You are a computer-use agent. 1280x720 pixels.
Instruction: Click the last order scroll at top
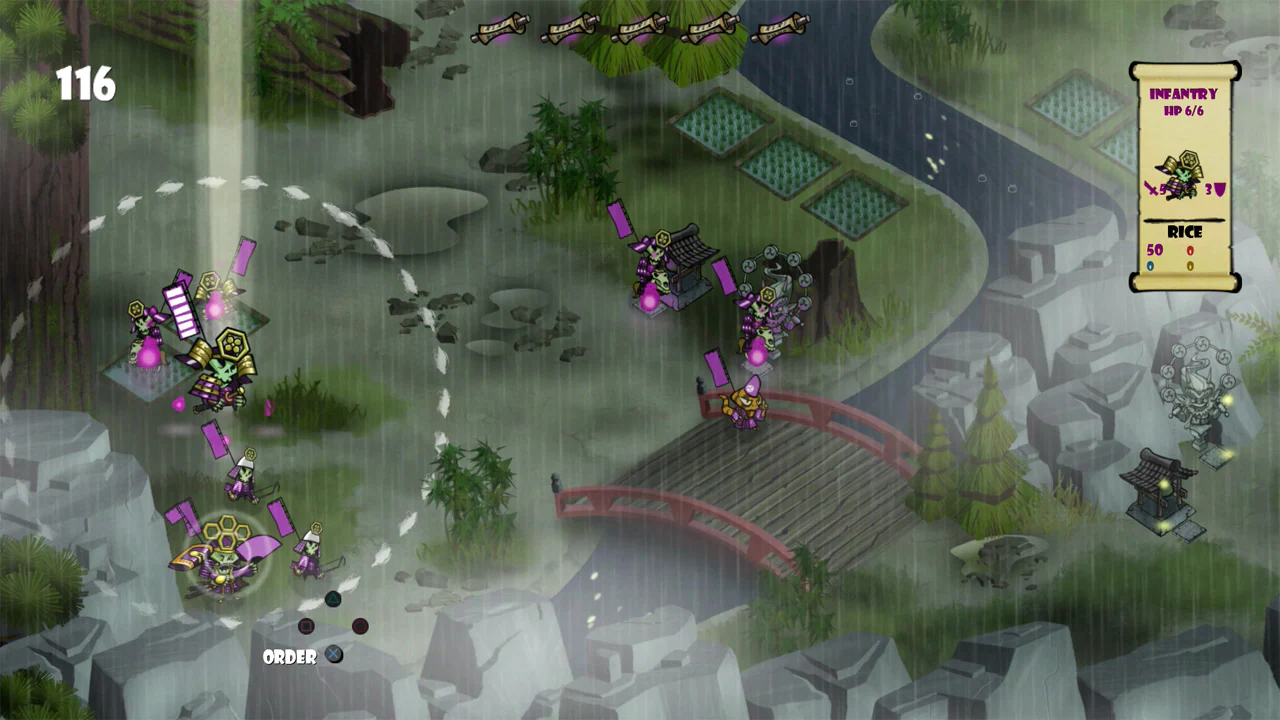tap(780, 25)
